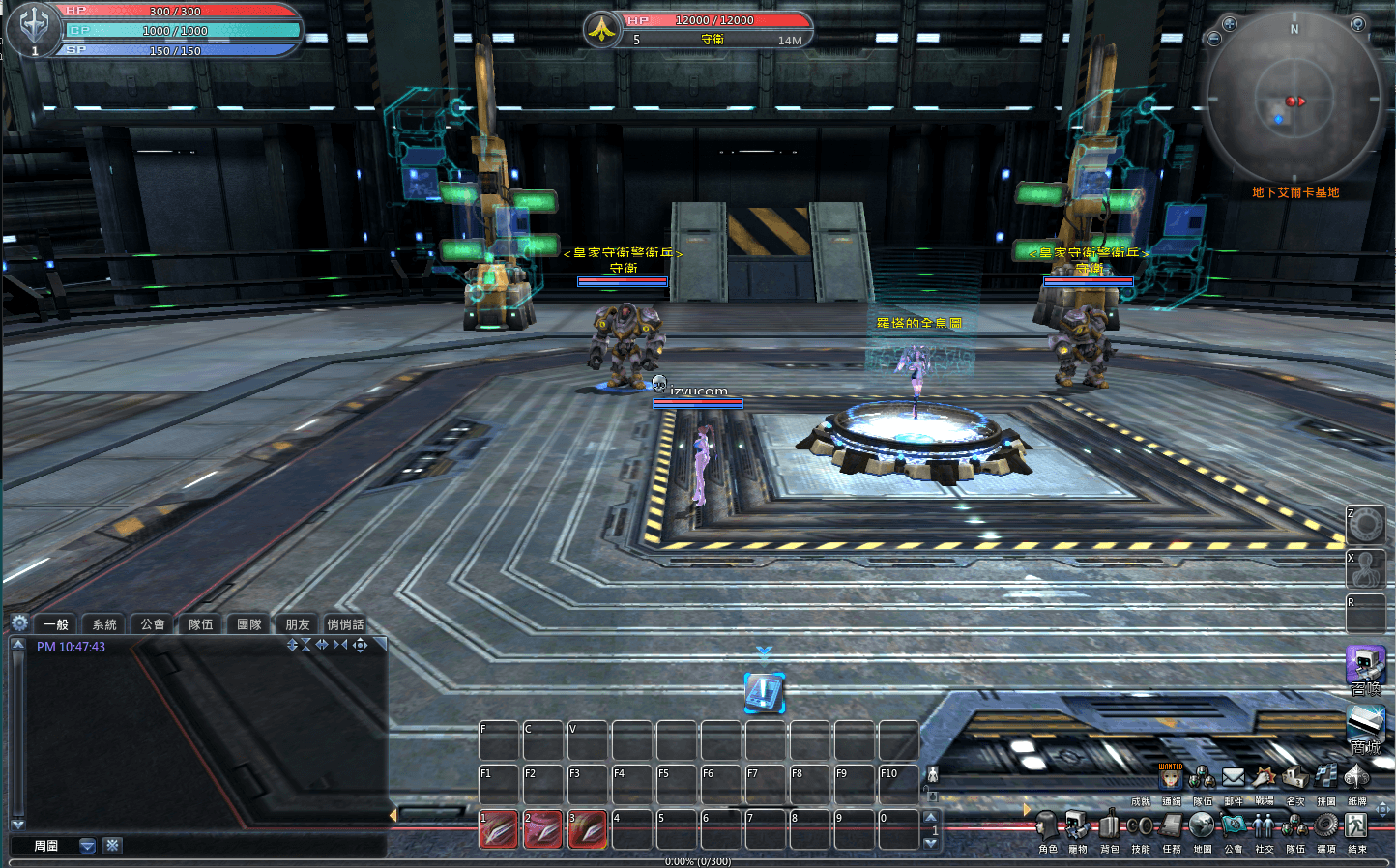Open the 公會 guild flag icon
Screen dimensions: 1396x868
point(1234,826)
